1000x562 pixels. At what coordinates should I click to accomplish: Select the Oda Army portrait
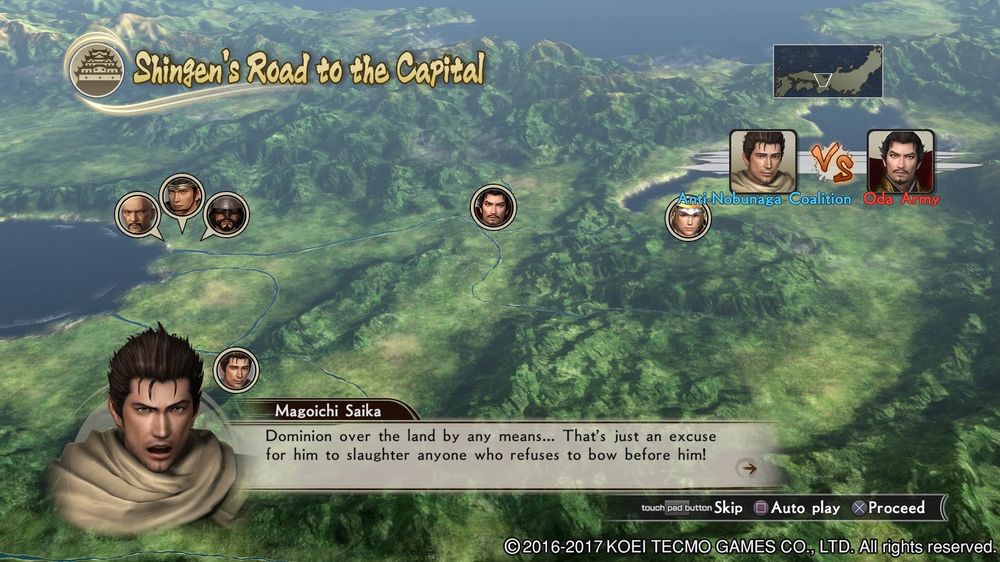click(x=900, y=160)
